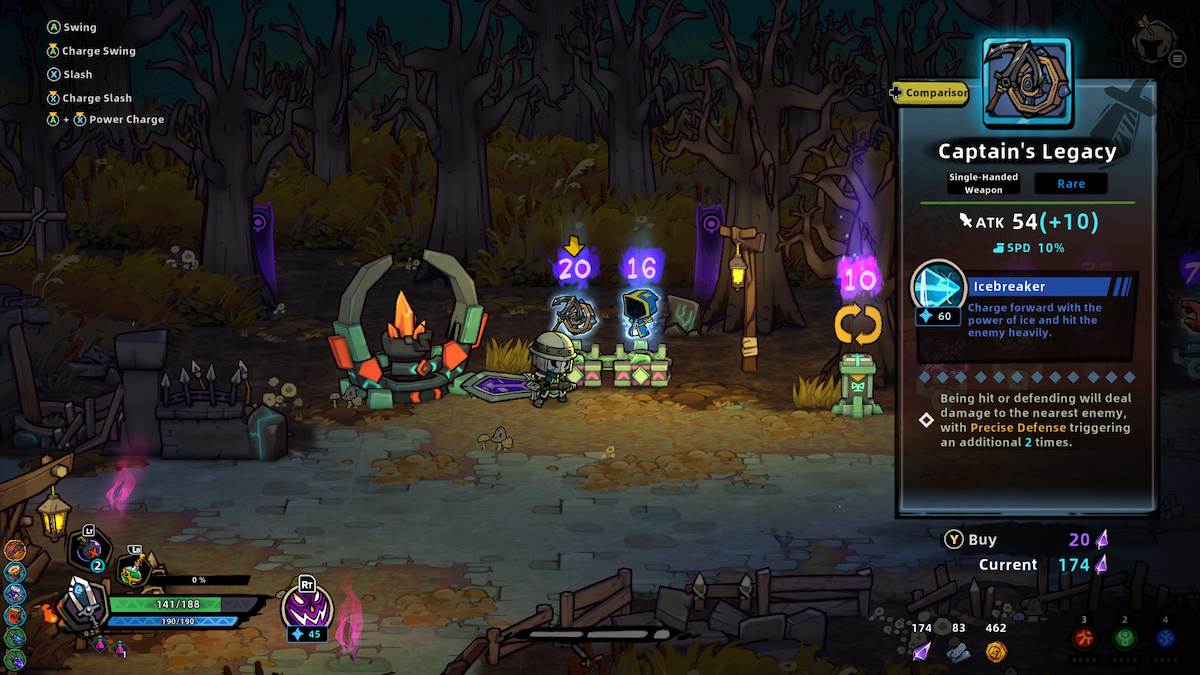Viewport: 1200px width, 675px height.
Task: Select the Captain's Legacy weapon icon
Action: [1027, 82]
